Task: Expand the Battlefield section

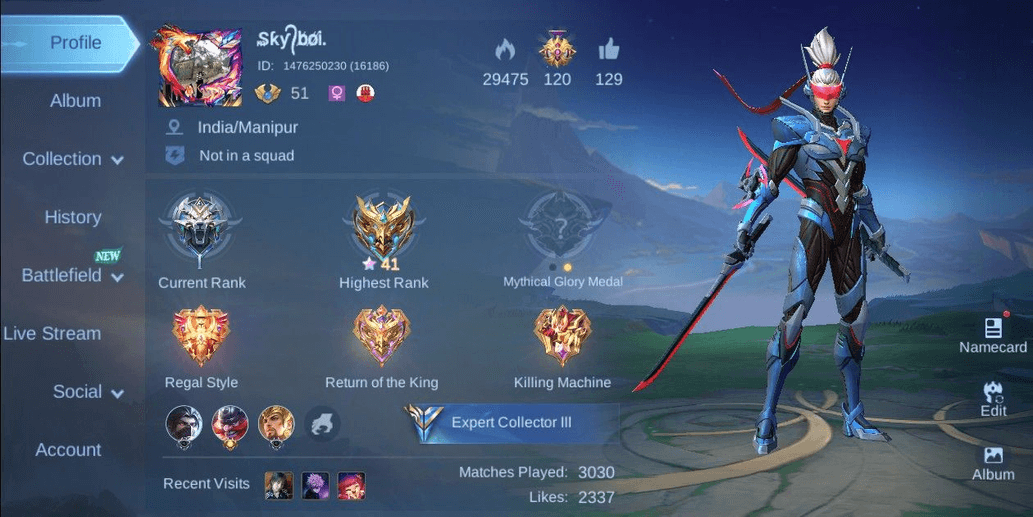Action: coord(72,275)
